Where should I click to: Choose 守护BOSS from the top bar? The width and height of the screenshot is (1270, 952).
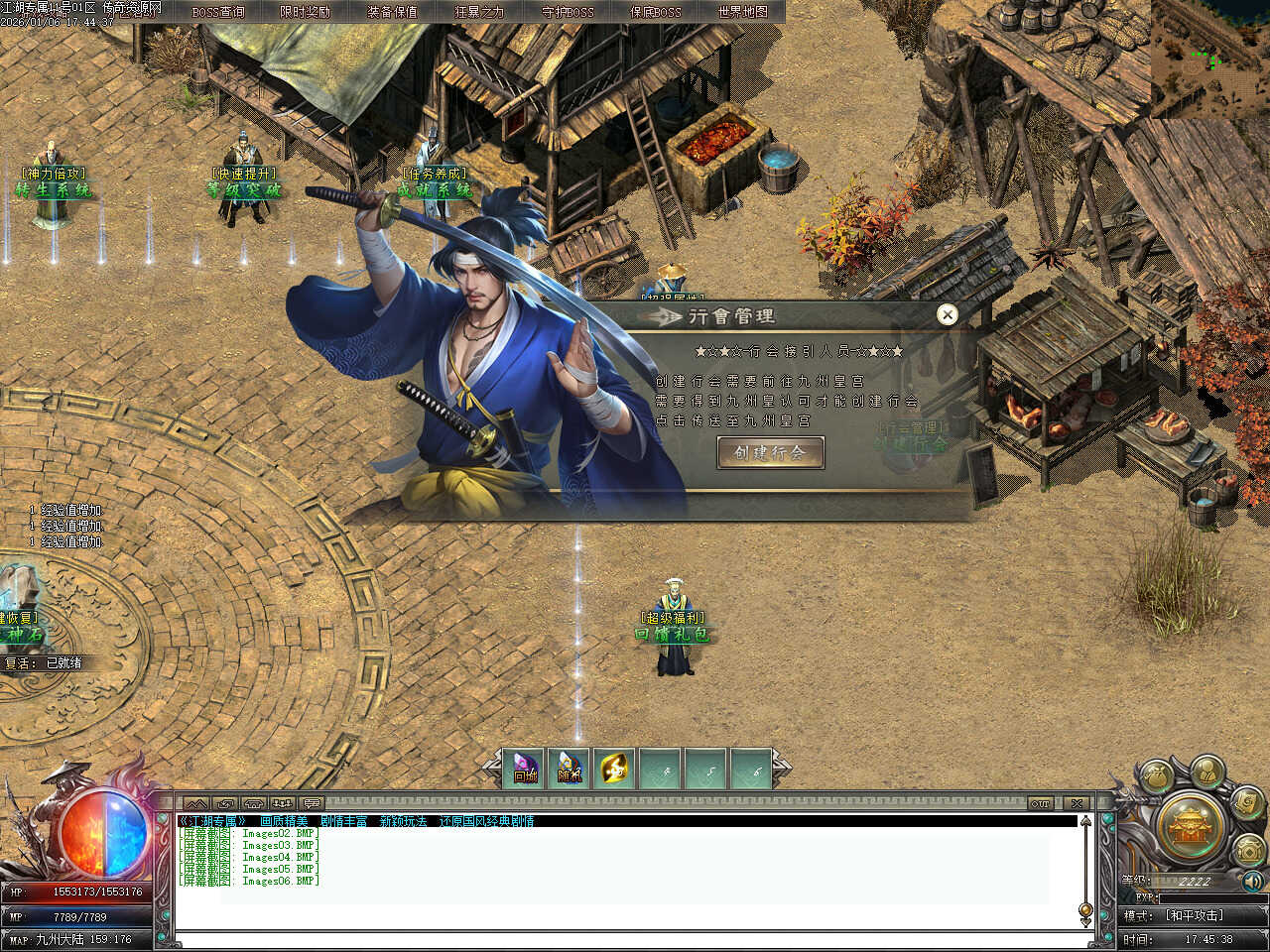(568, 12)
